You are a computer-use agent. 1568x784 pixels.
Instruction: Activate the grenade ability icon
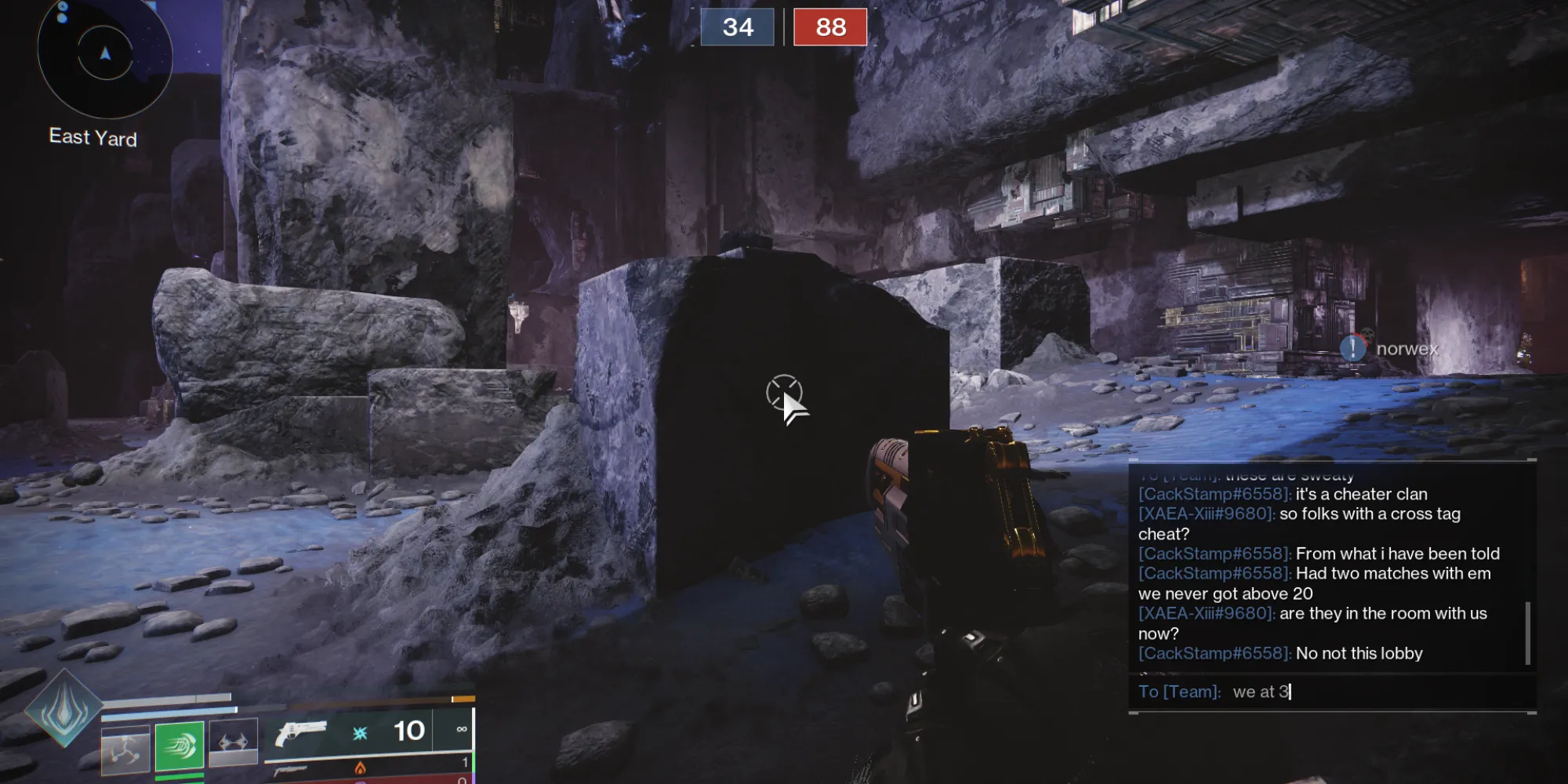125,750
